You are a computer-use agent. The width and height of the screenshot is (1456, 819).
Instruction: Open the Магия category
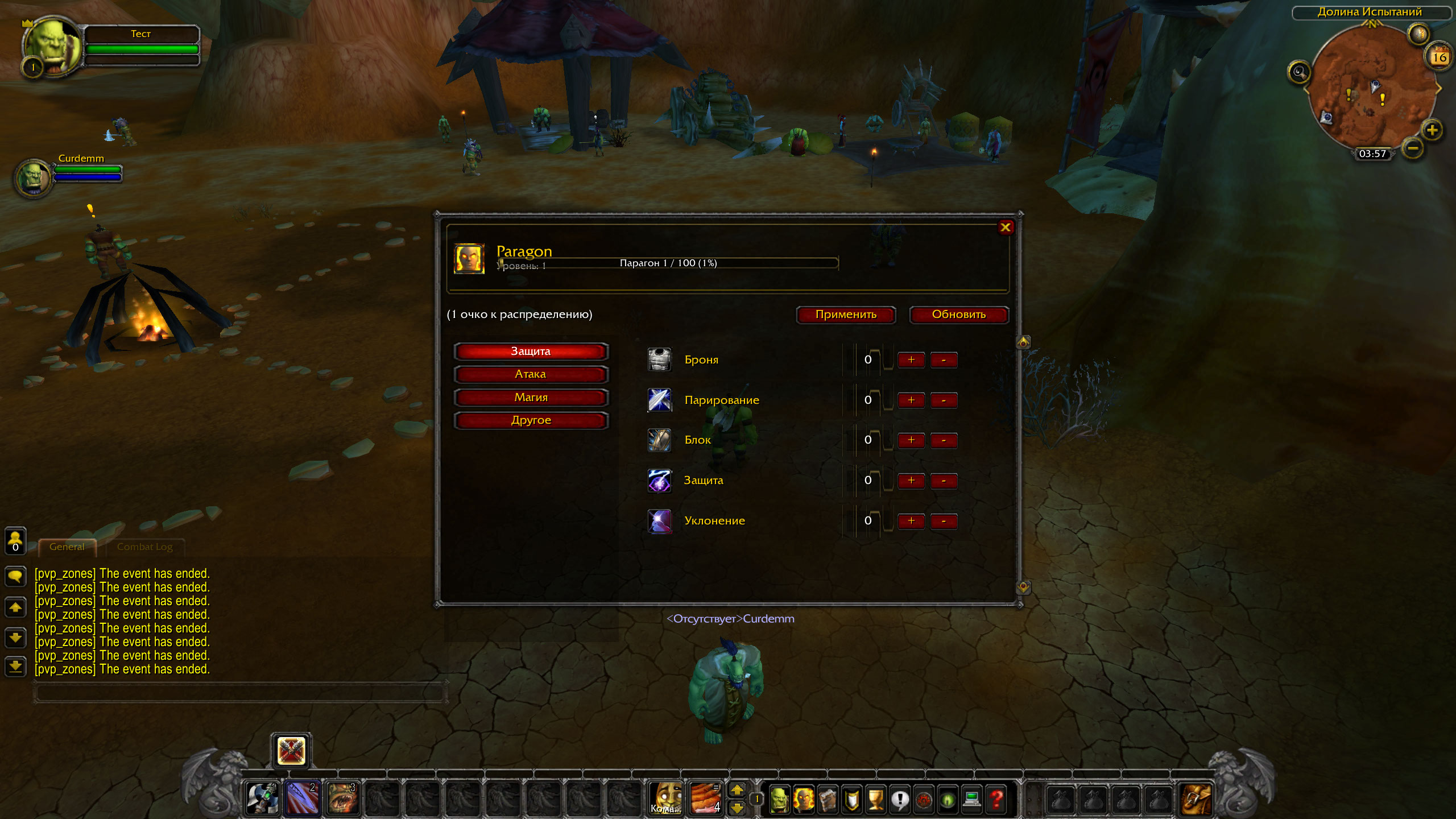(x=531, y=398)
